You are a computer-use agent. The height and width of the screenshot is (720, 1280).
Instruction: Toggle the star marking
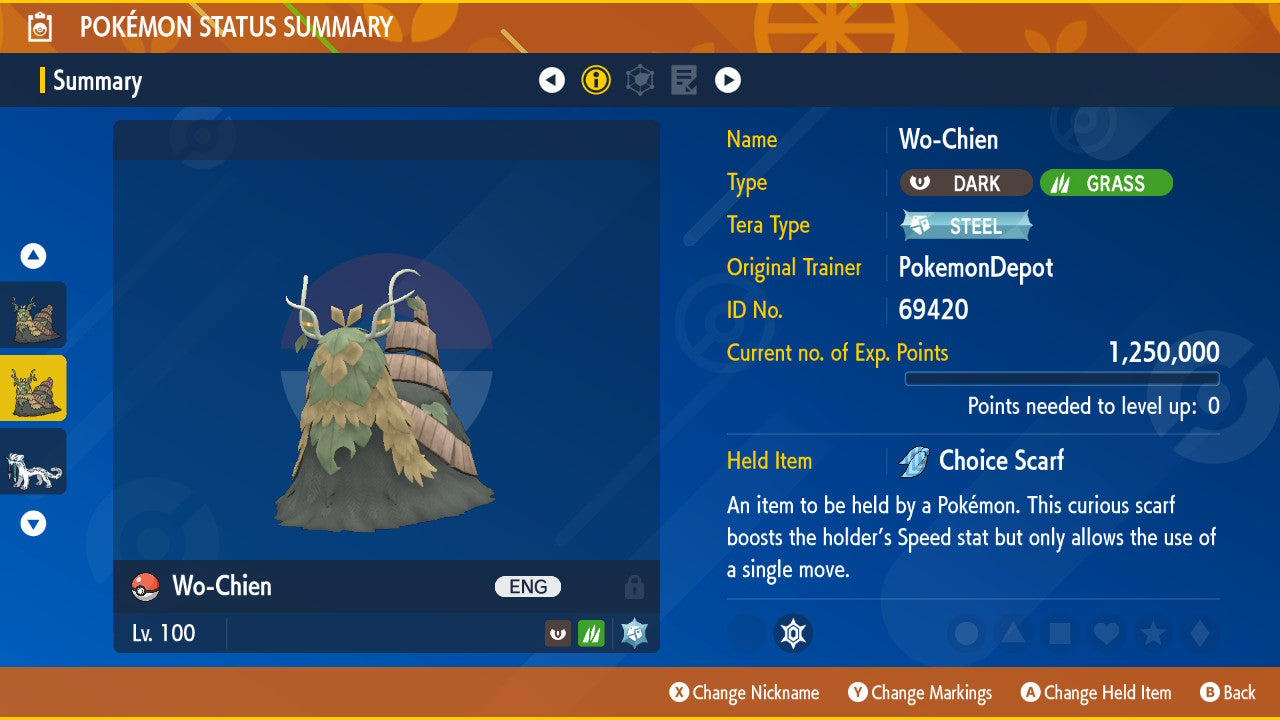point(1152,633)
